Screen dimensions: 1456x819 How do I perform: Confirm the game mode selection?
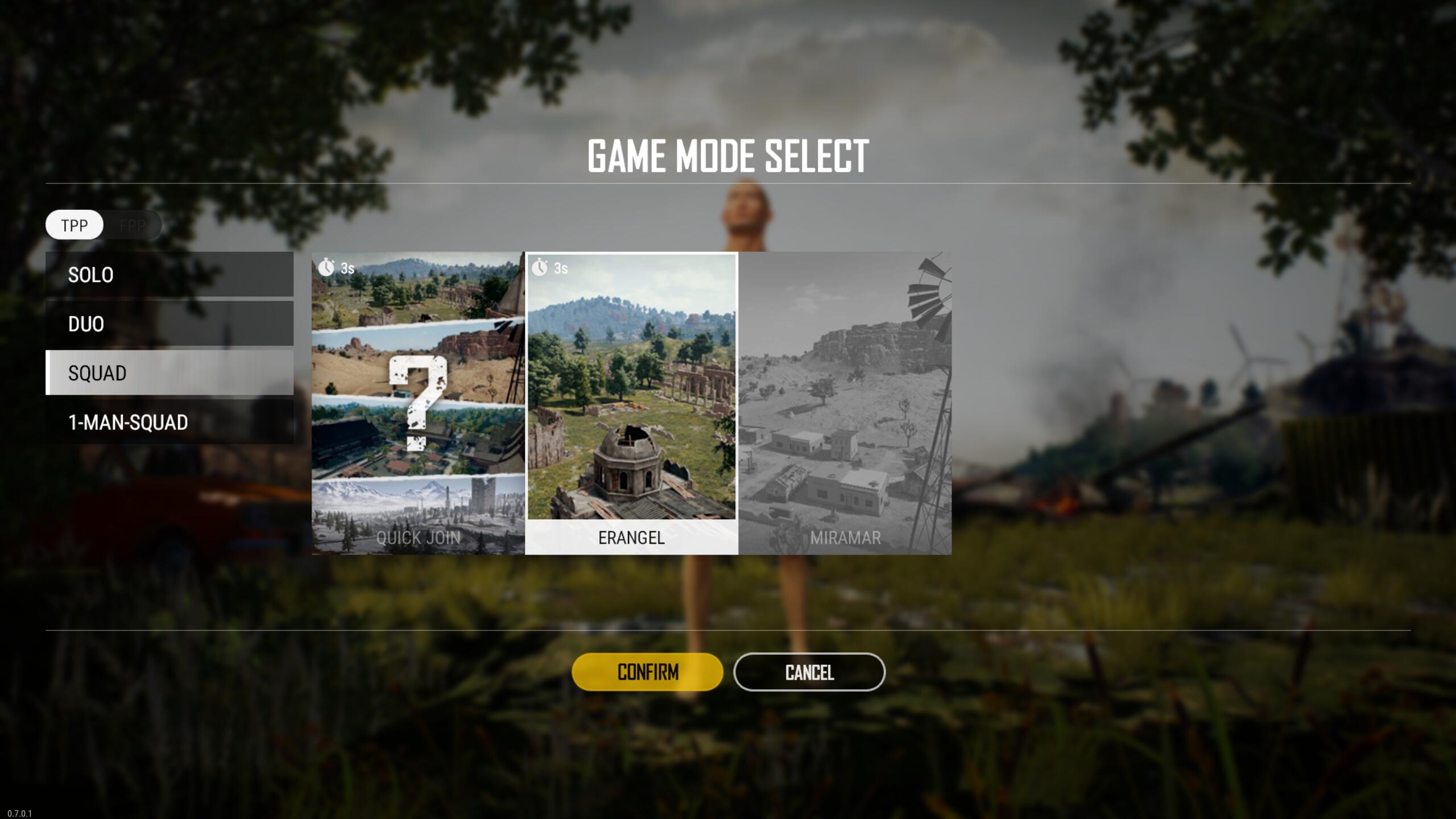(x=647, y=672)
